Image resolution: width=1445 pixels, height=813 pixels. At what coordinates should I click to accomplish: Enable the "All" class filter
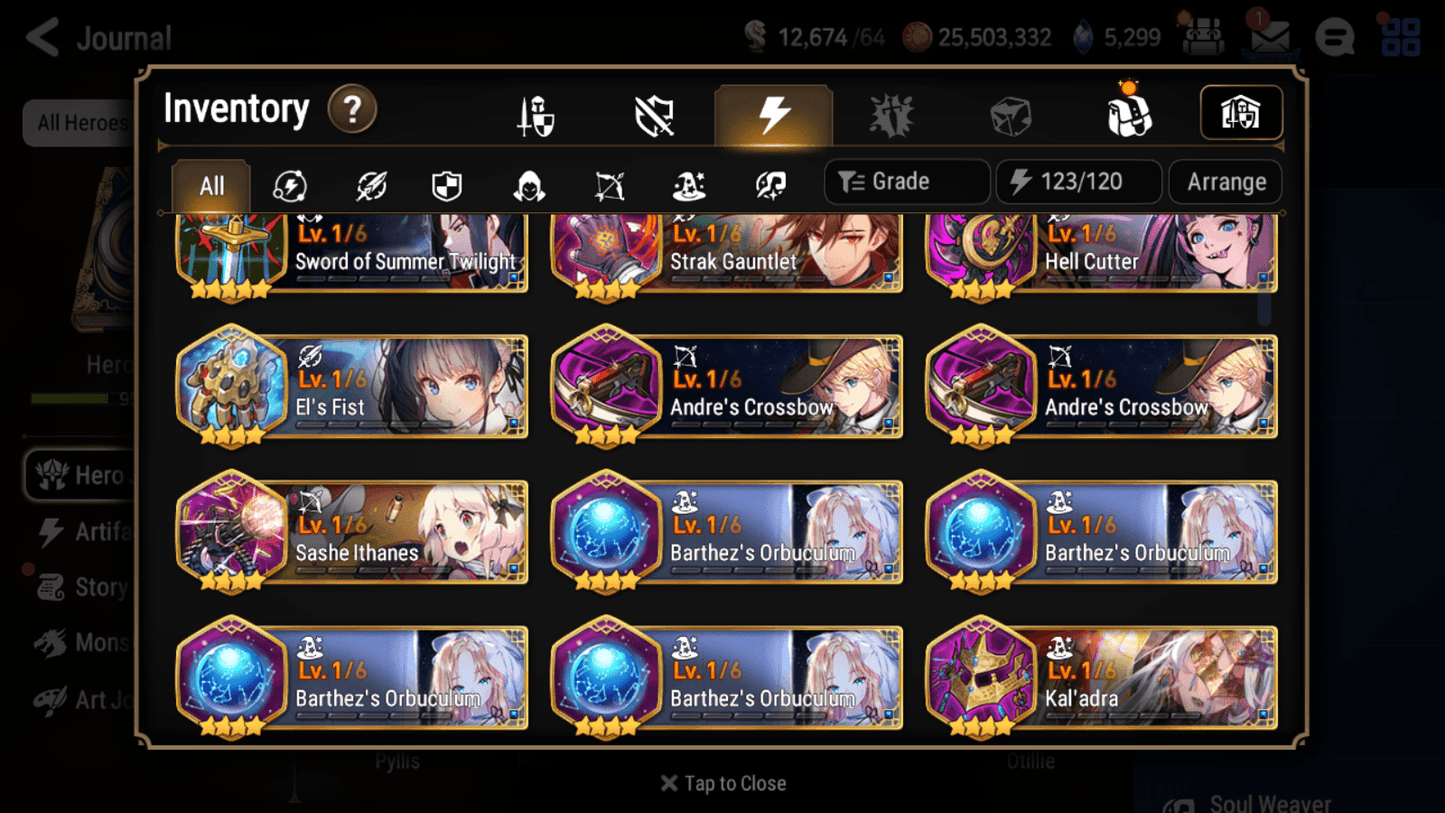210,184
